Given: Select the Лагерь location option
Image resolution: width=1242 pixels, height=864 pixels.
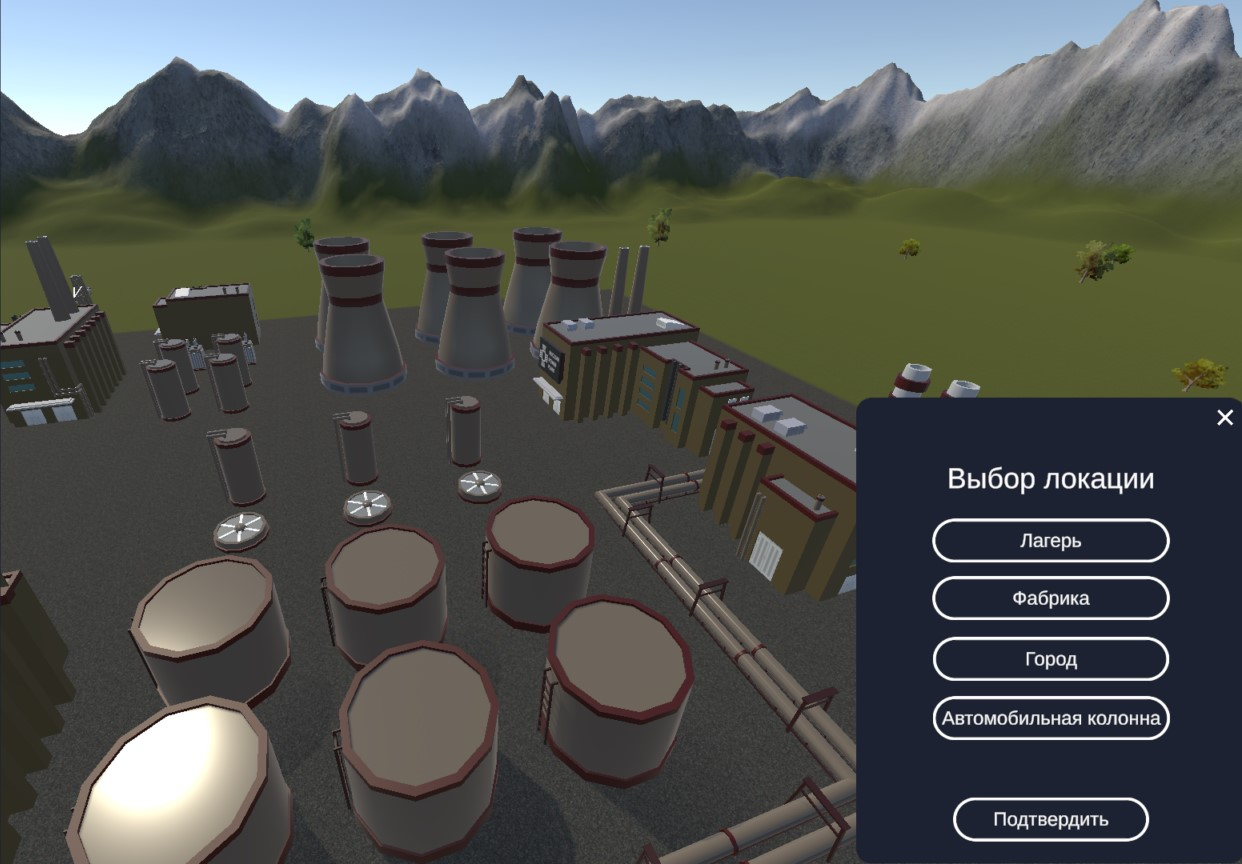Looking at the screenshot, I should coord(1050,541).
